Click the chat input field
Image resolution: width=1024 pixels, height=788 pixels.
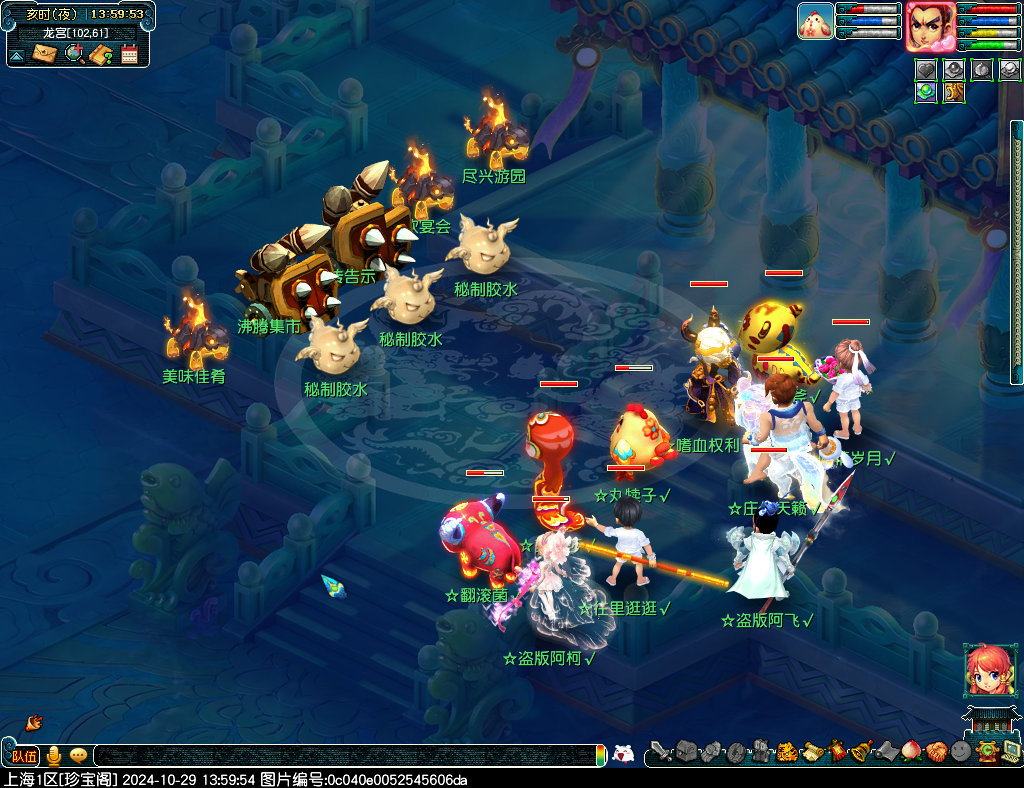340,756
